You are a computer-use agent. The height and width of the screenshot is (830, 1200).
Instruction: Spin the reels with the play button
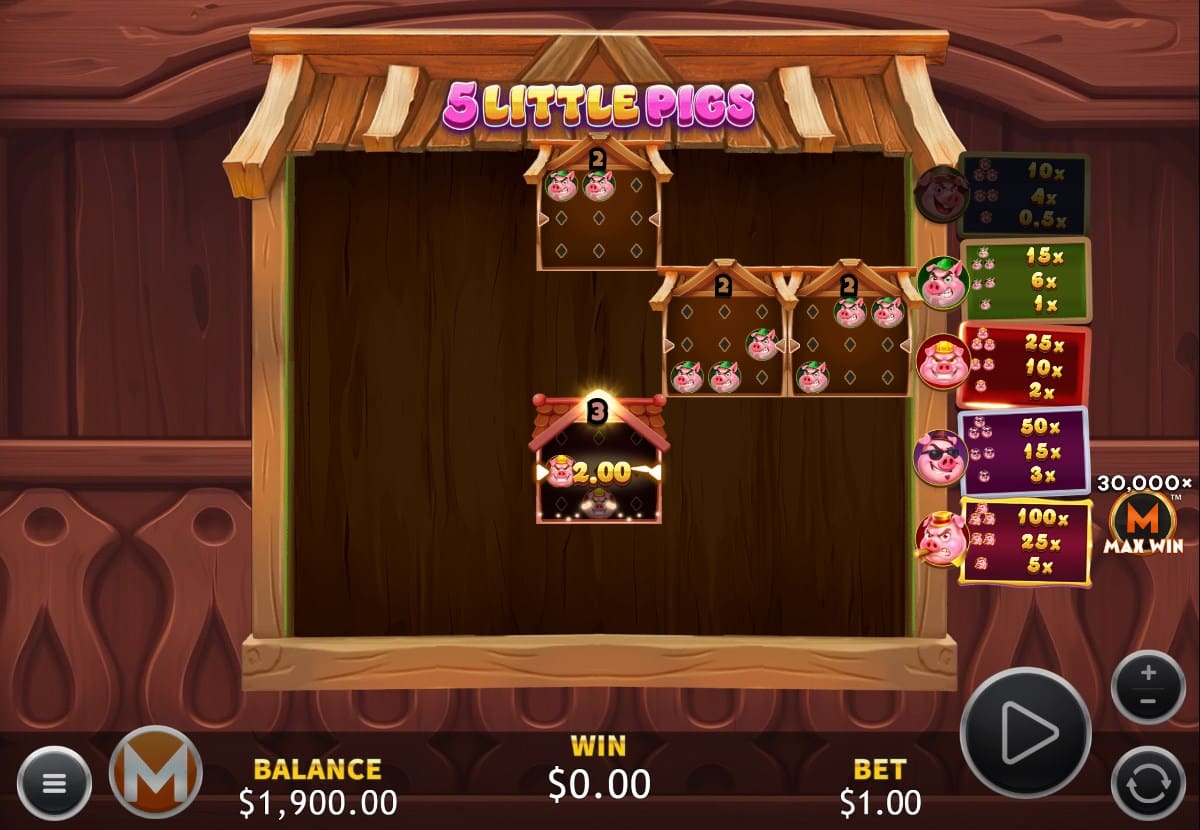tap(1024, 732)
